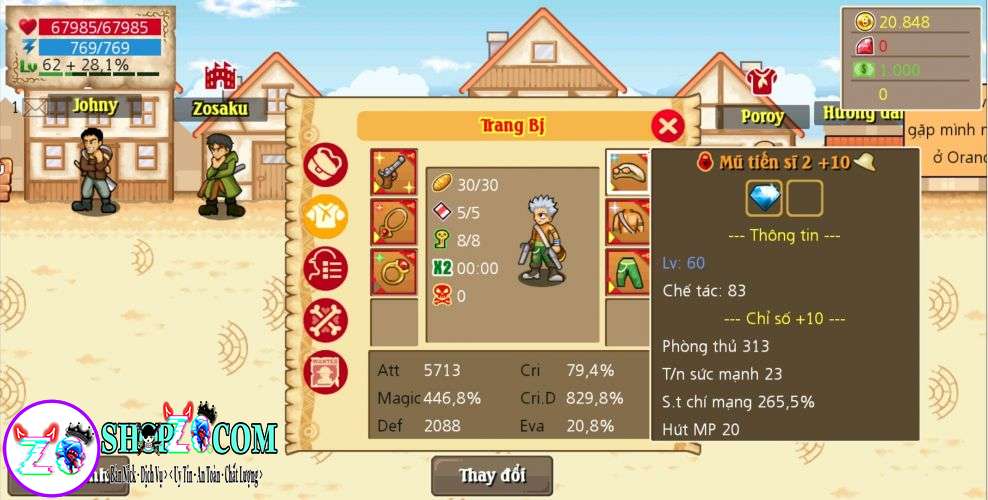The height and width of the screenshot is (500, 988).
Task: Open the bag tab with the pouch icon
Action: click(x=326, y=164)
